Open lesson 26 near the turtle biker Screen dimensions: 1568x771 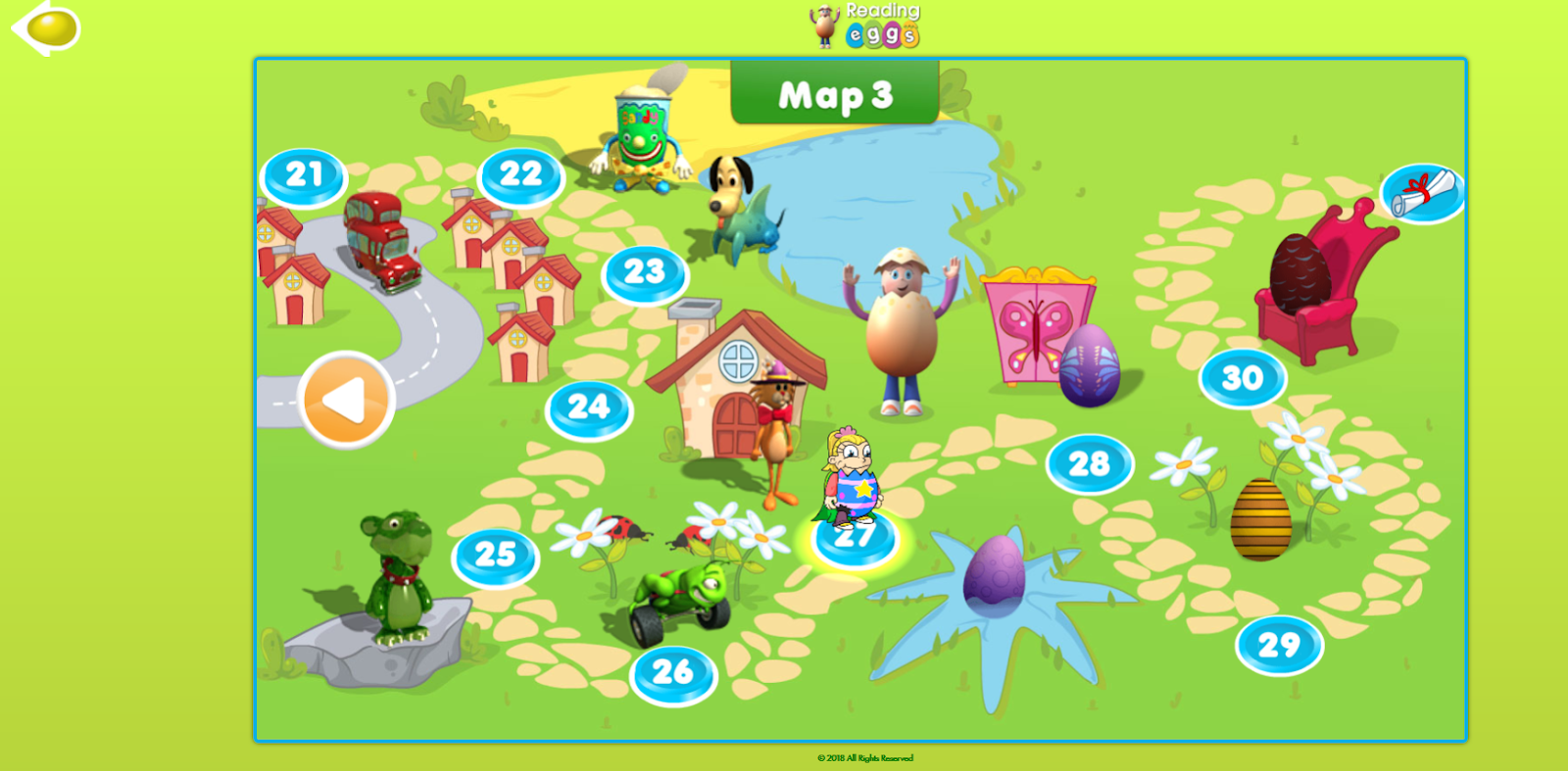pos(670,673)
